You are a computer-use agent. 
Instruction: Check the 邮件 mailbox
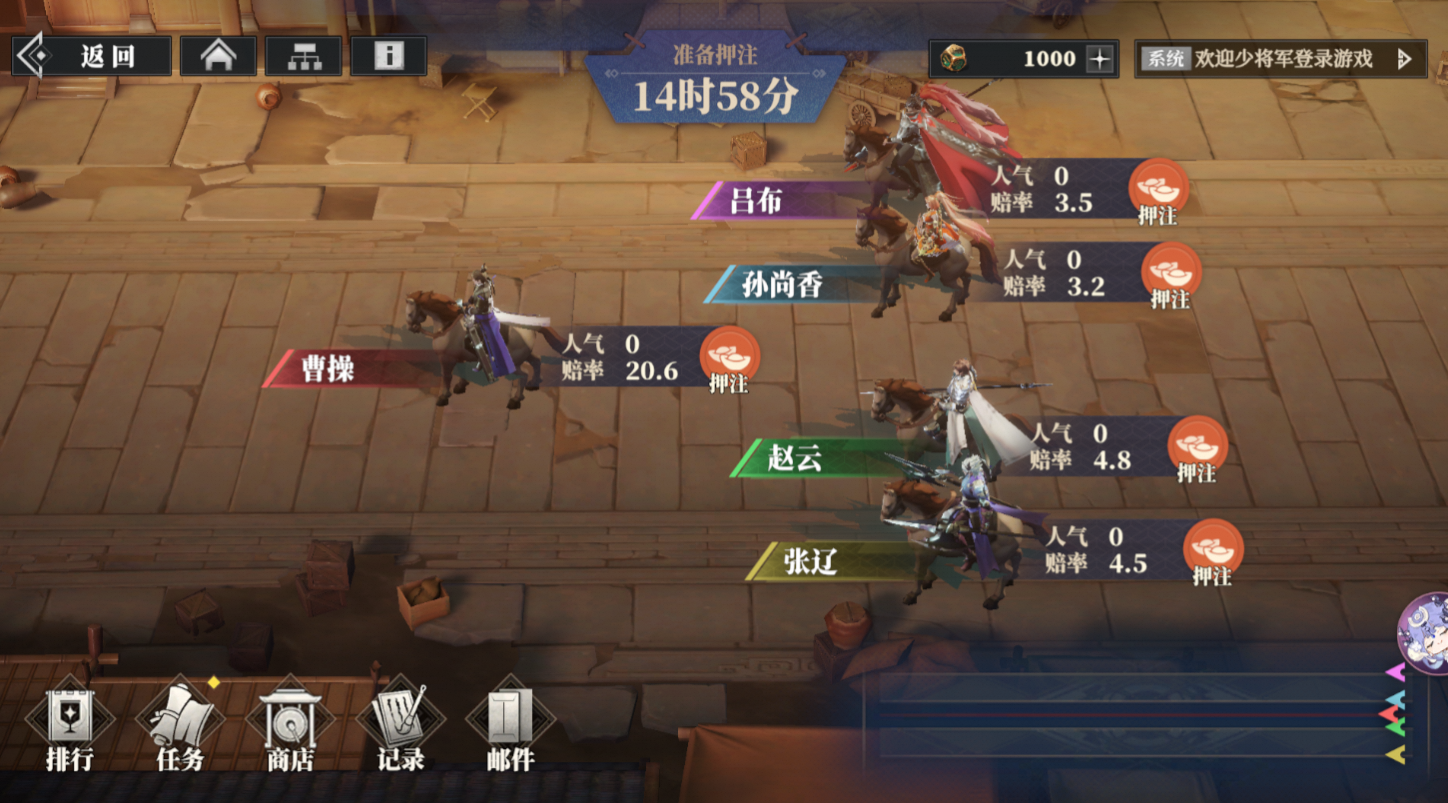(x=511, y=727)
